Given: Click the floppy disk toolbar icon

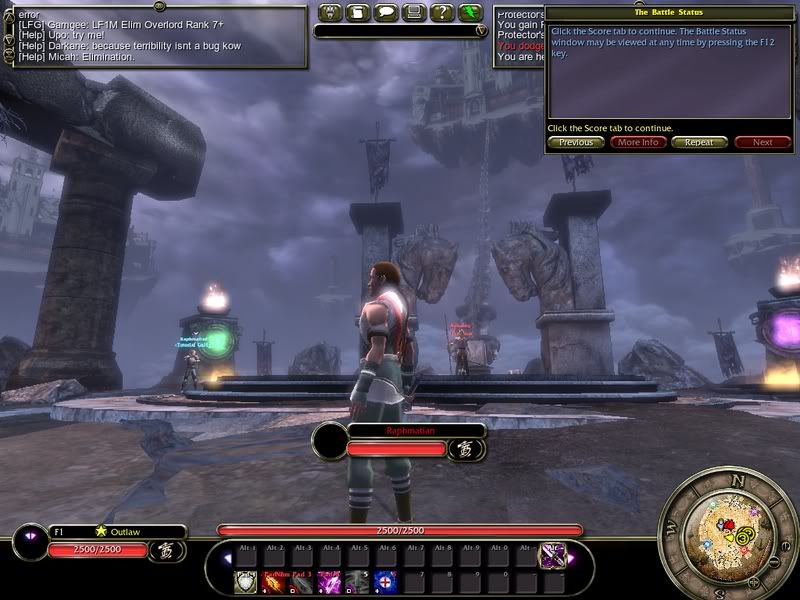Looking at the screenshot, I should 413,13.
